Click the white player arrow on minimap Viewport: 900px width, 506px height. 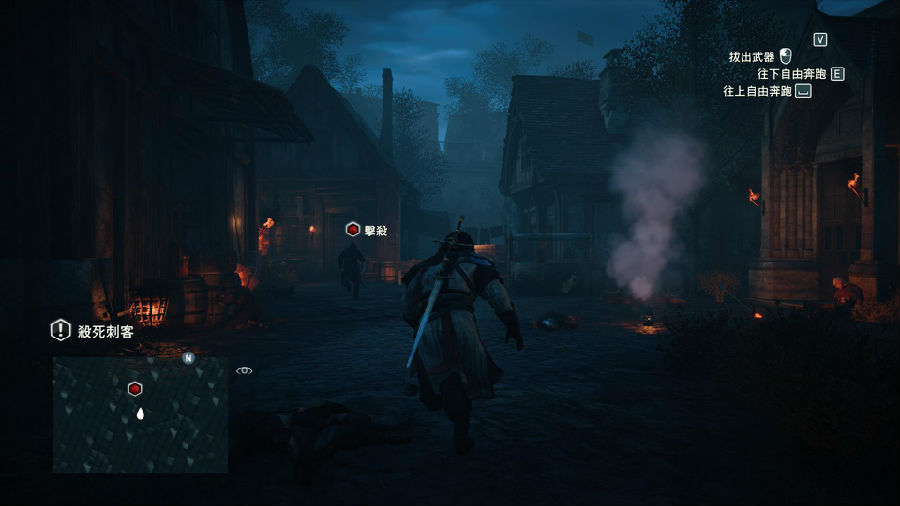click(x=141, y=412)
